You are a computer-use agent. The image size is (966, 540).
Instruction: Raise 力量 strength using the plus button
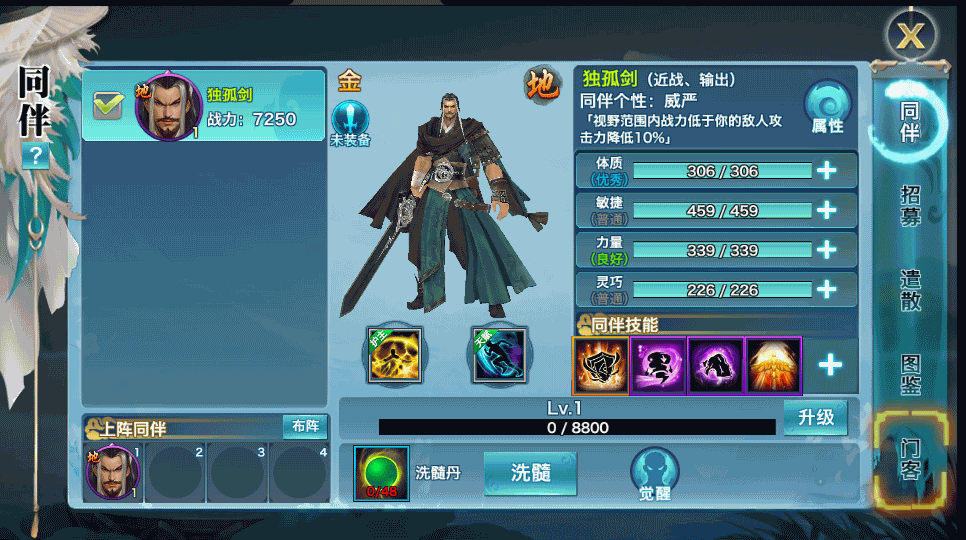(826, 250)
